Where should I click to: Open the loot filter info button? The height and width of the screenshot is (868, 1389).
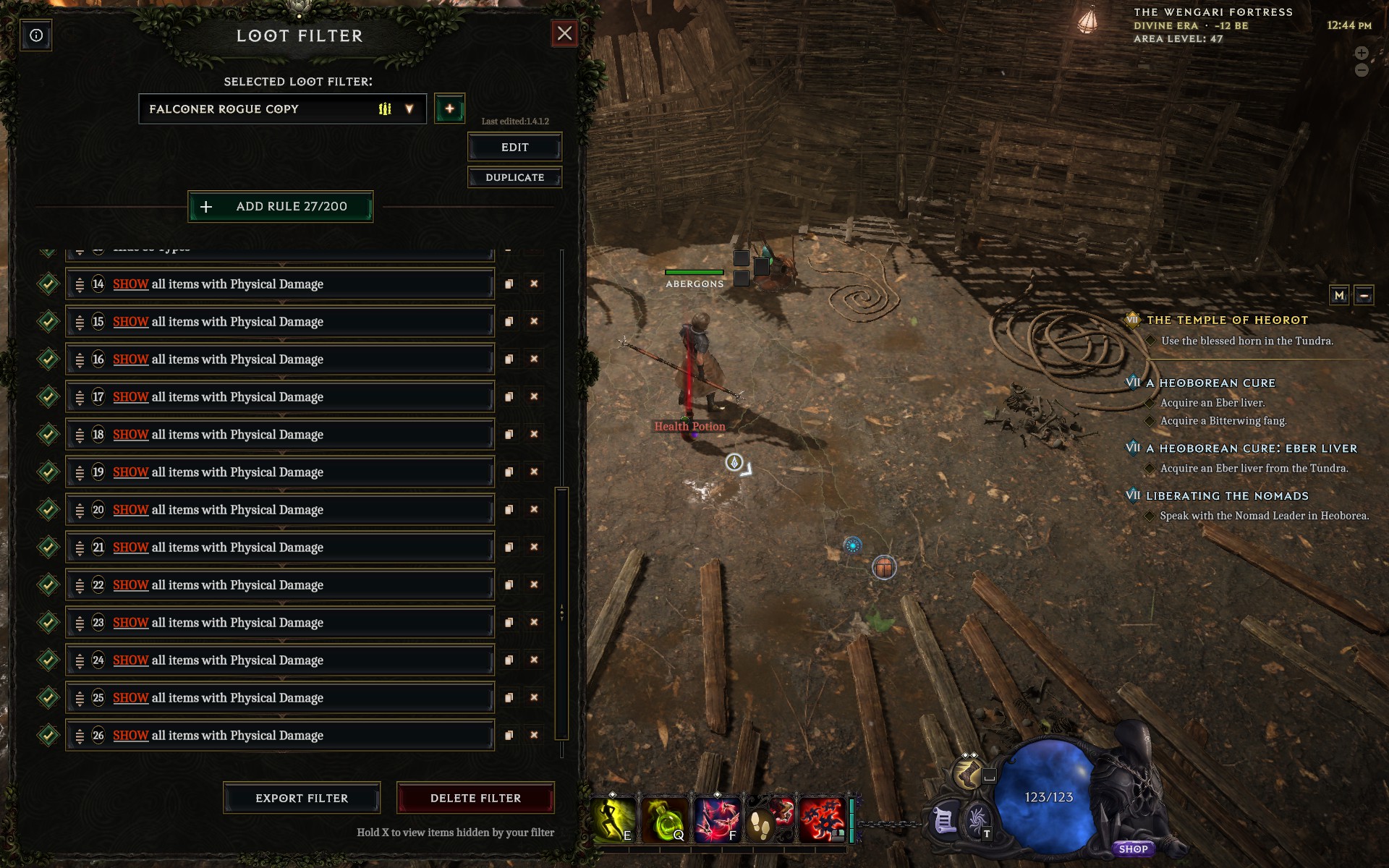(36, 35)
